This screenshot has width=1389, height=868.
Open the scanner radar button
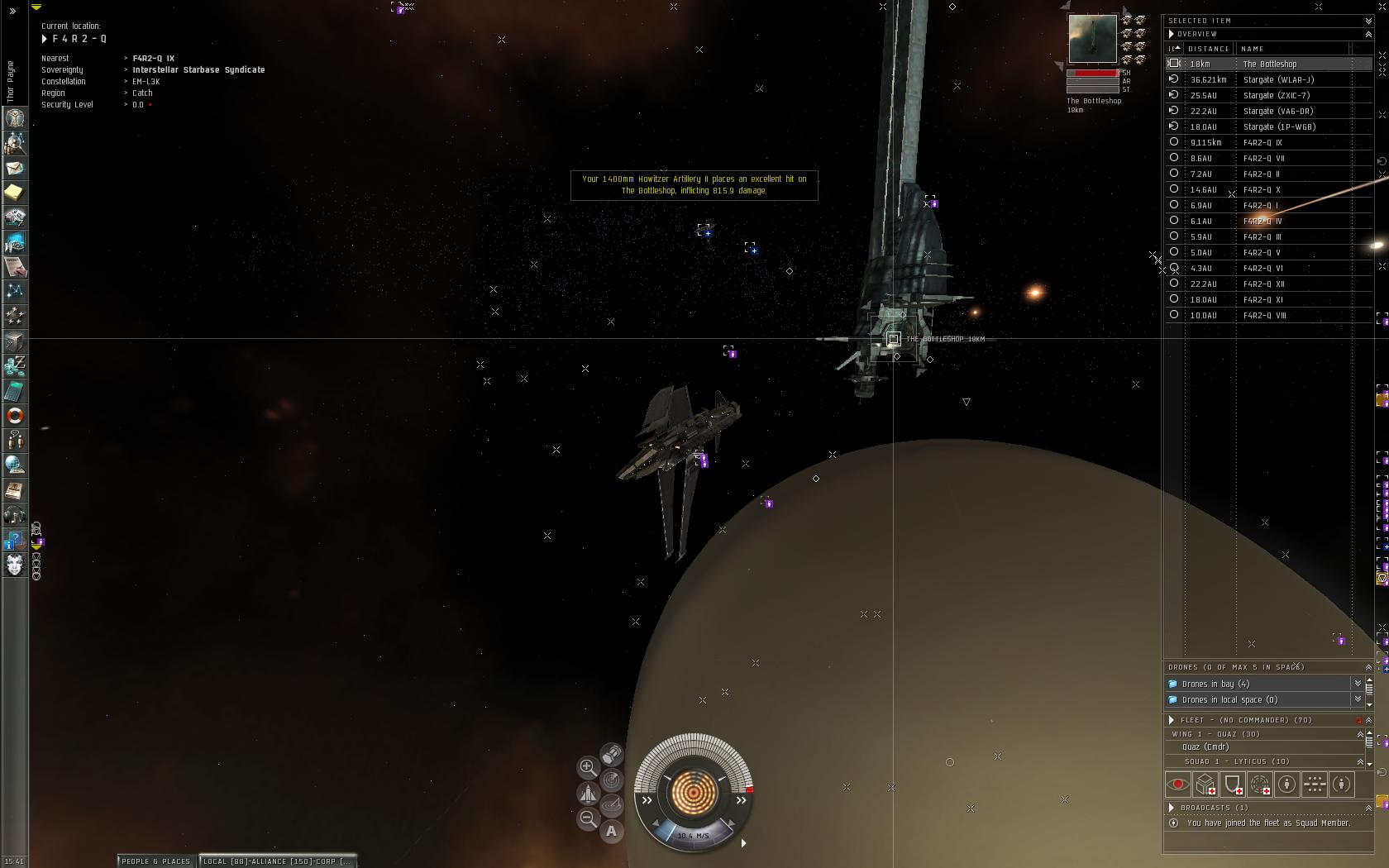[x=612, y=780]
